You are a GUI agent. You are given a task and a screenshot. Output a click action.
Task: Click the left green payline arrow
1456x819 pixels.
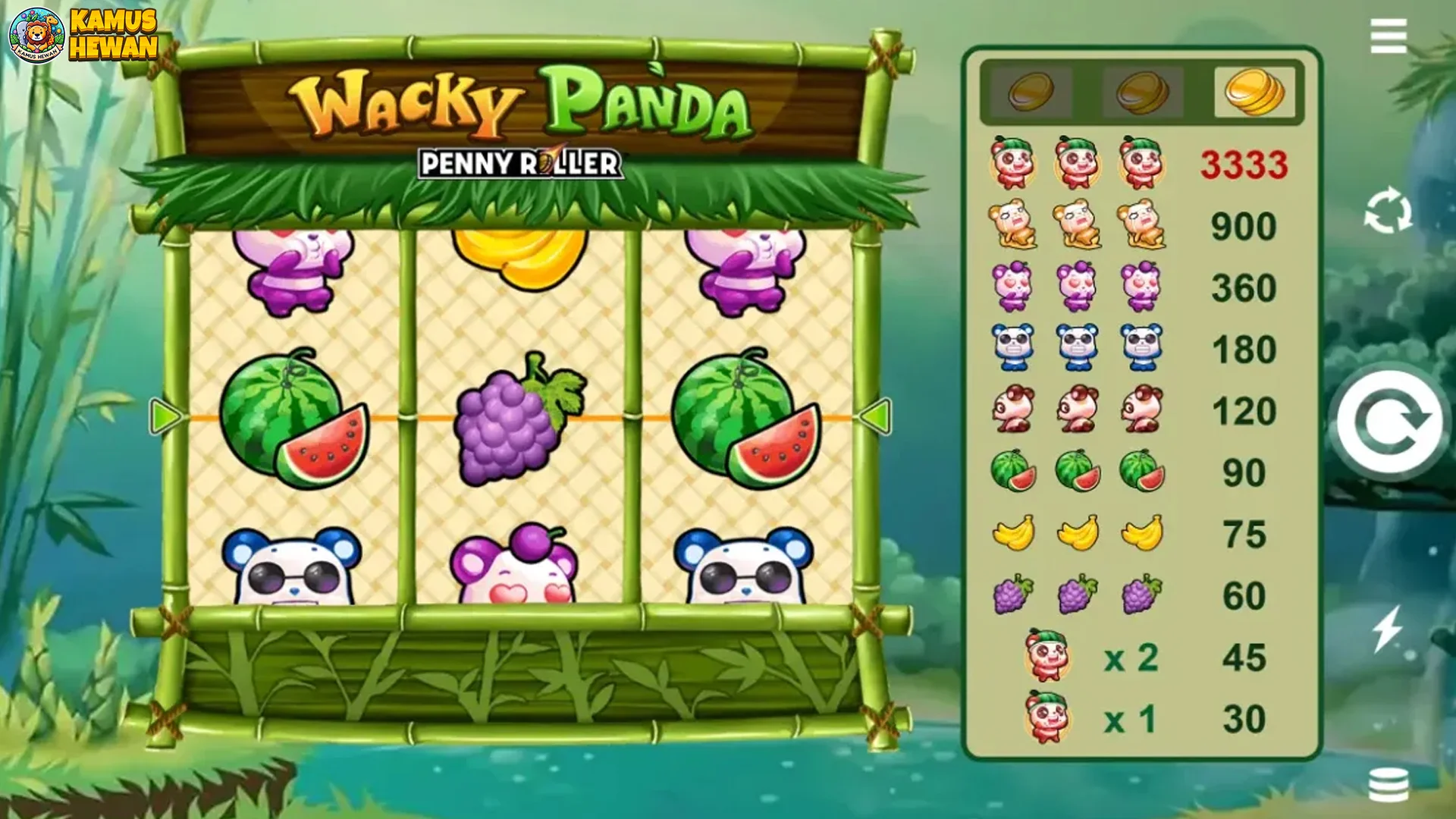point(165,416)
